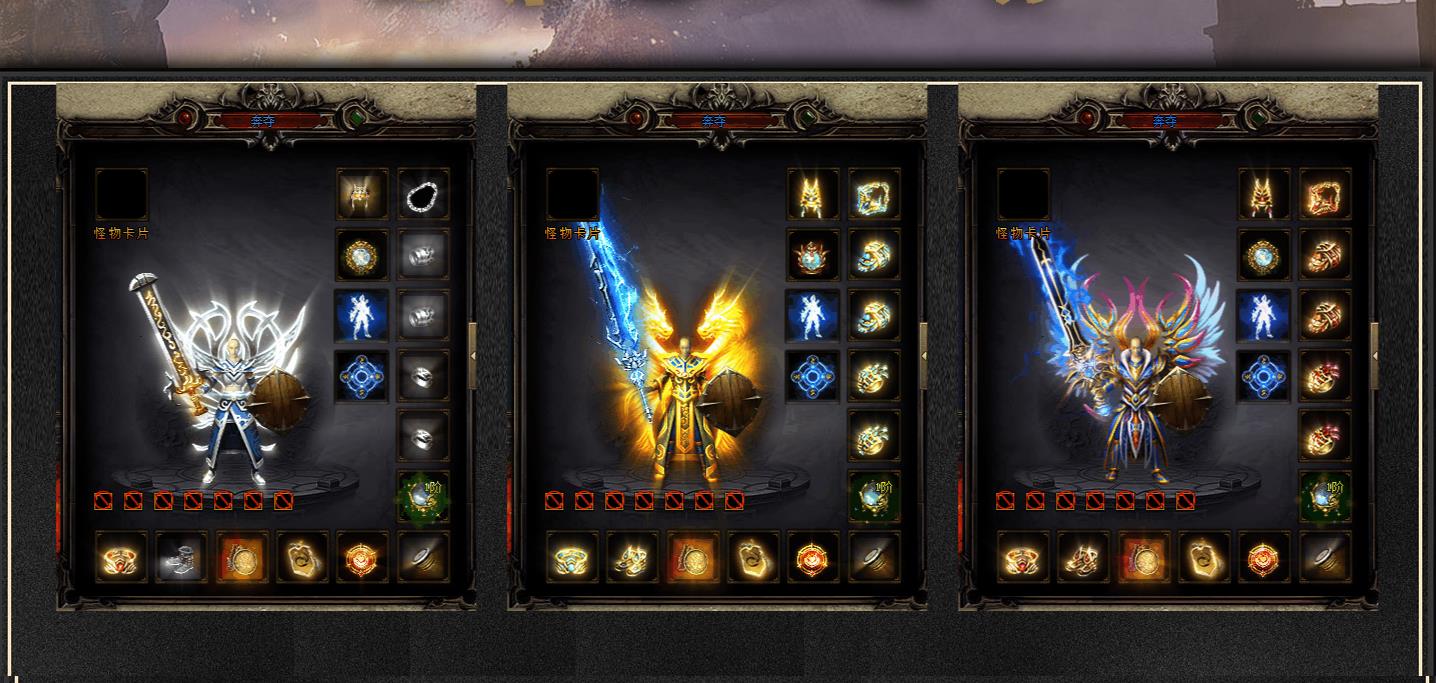Viewport: 1436px width, 683px height.
Task: Select the pink-winged warrior's orange-backed drum slot
Action: [1145, 557]
